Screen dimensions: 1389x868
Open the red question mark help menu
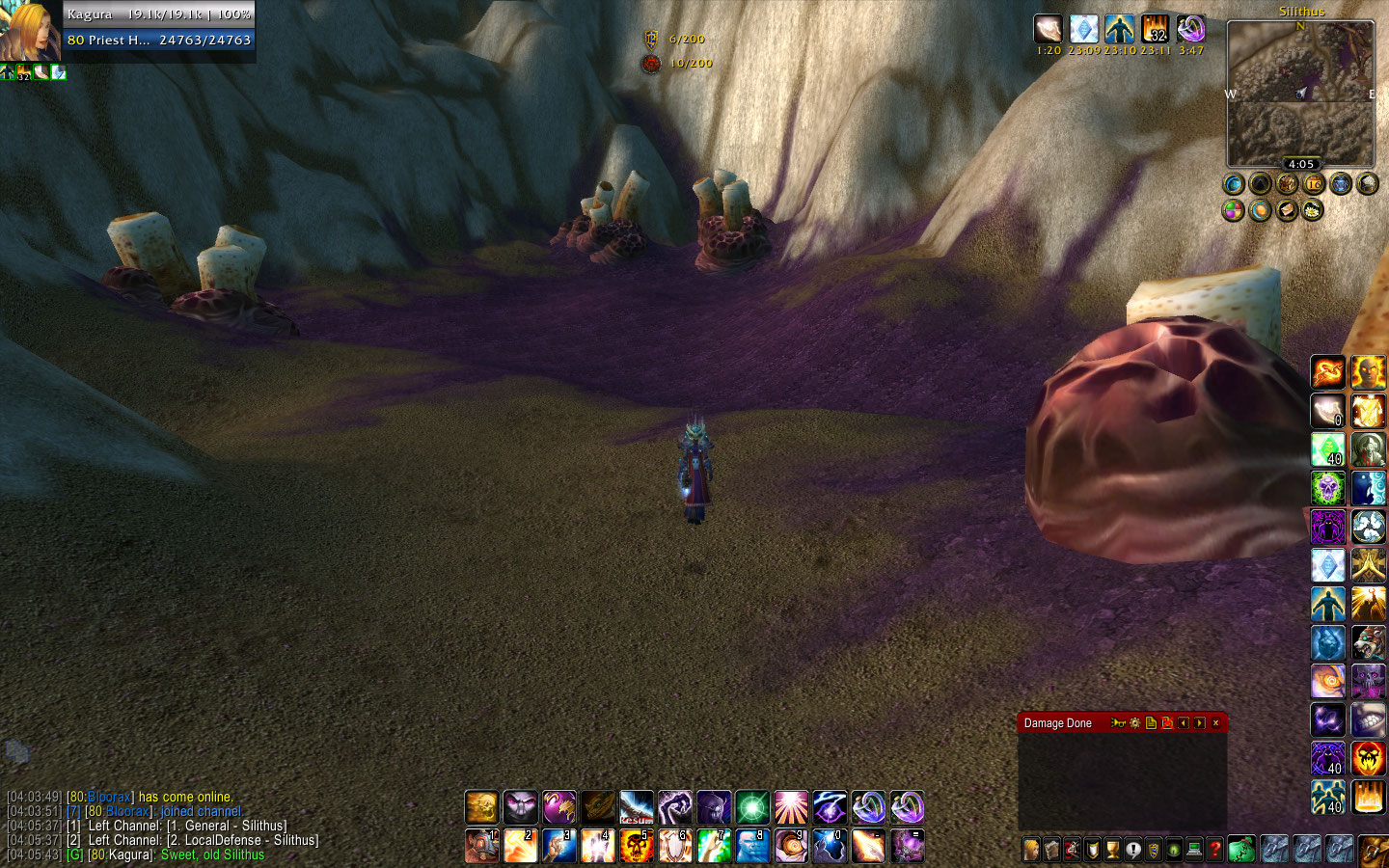[1215, 850]
